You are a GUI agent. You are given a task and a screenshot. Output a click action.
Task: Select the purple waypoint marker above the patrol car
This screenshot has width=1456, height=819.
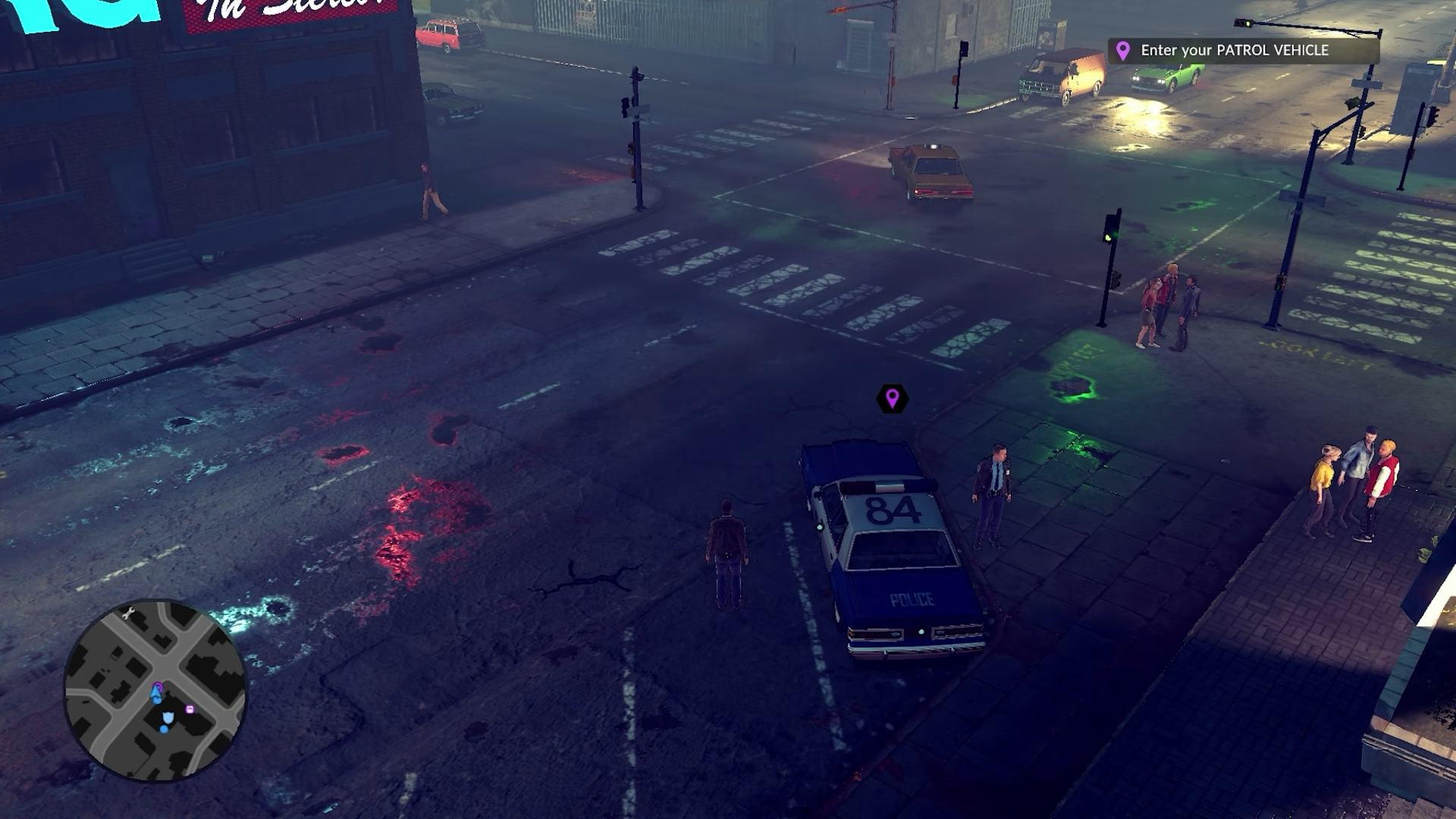[892, 398]
